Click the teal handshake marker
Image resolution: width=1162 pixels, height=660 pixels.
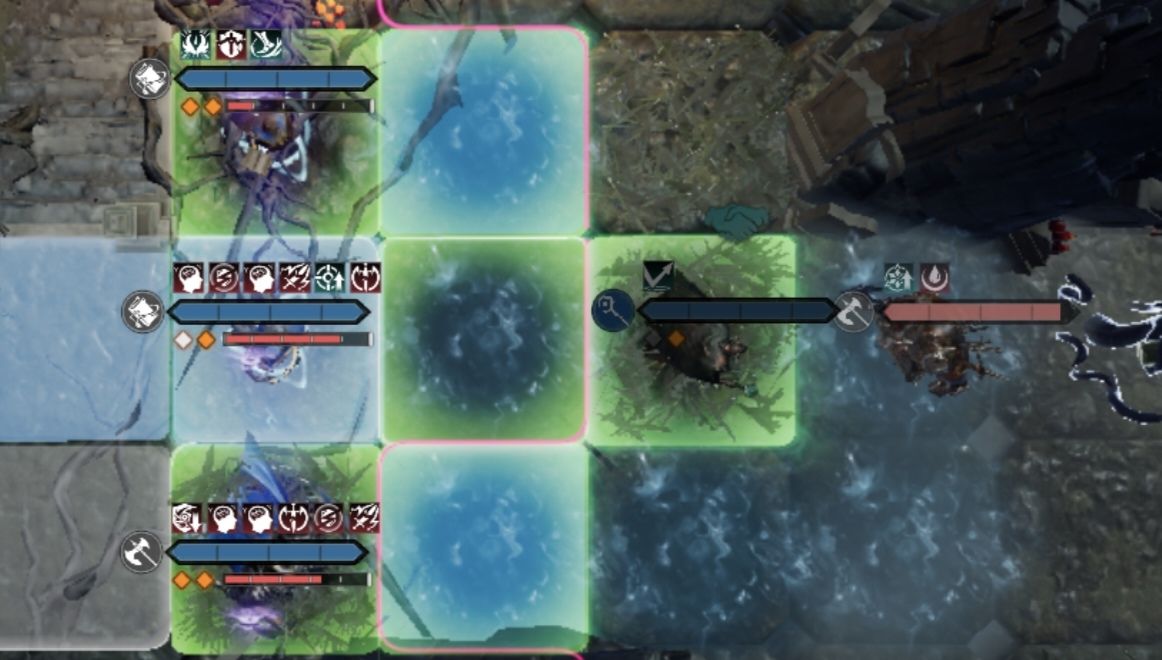point(736,220)
